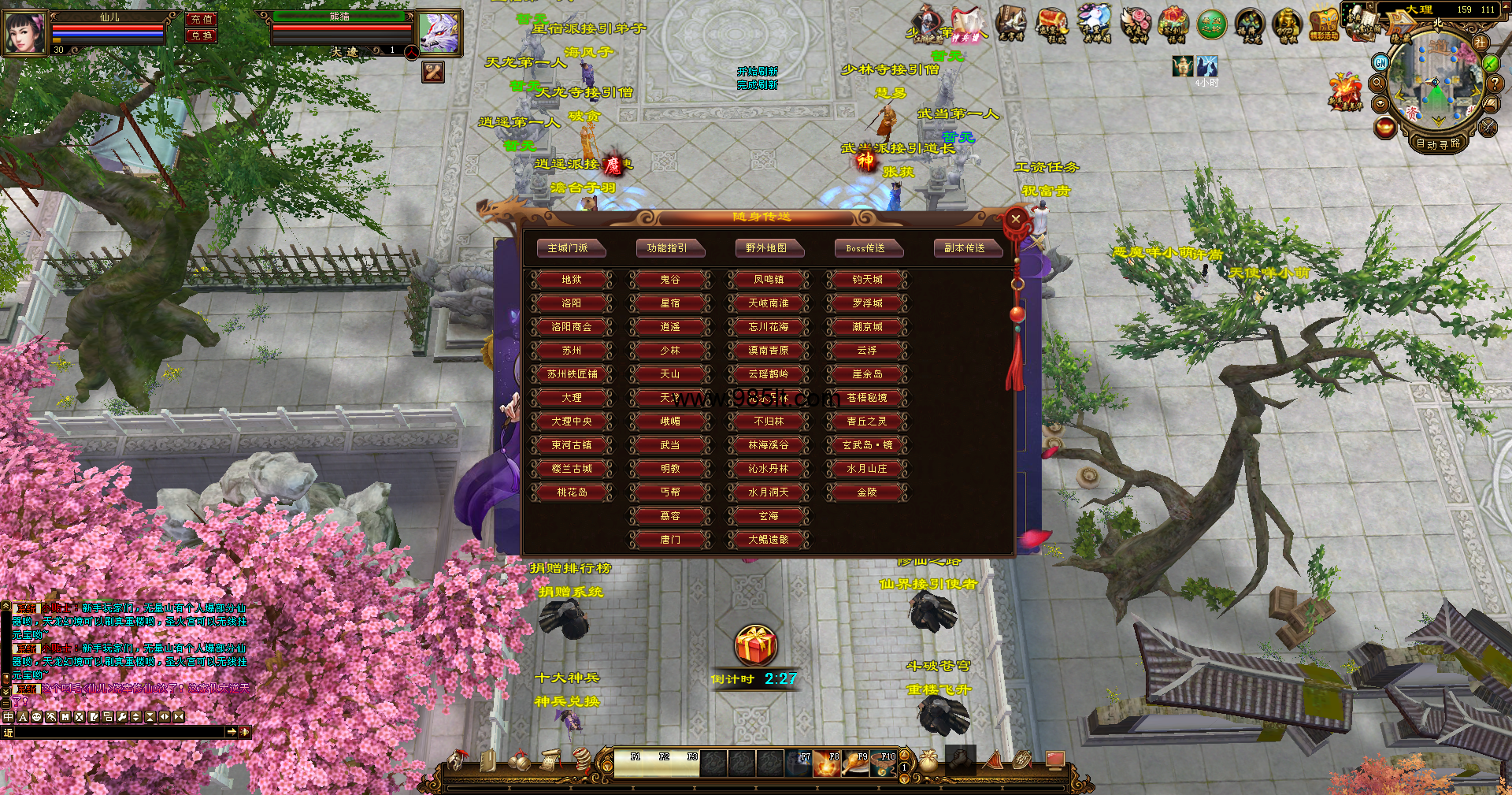Switch to the 功能指引 tab
This screenshot has height=795, width=1512.
click(667, 248)
